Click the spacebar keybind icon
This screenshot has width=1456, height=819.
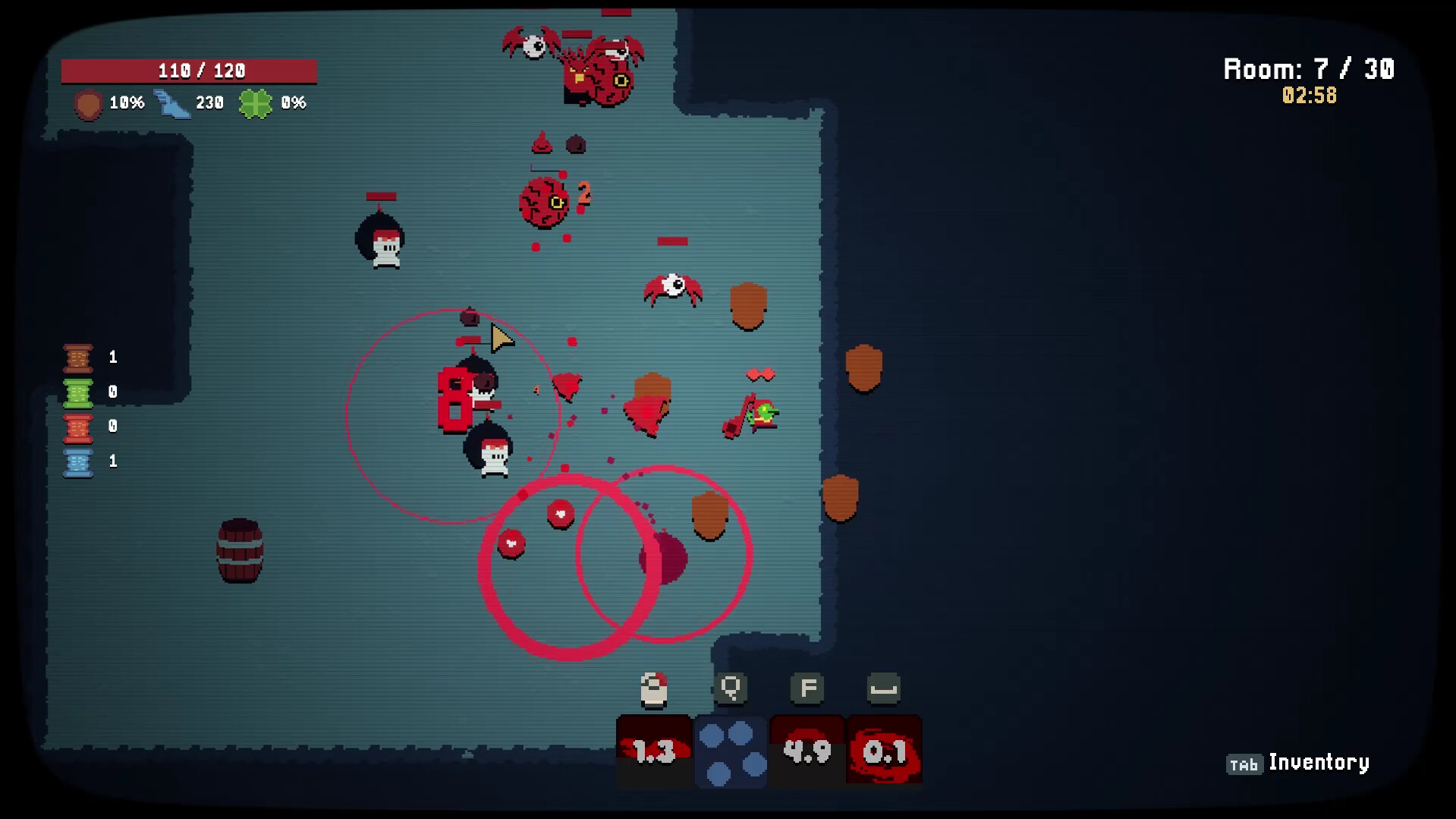(883, 689)
